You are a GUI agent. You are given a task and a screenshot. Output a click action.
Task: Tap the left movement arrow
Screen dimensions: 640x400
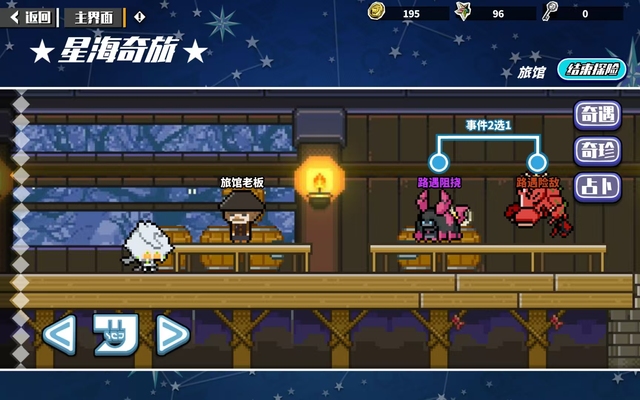[58, 334]
